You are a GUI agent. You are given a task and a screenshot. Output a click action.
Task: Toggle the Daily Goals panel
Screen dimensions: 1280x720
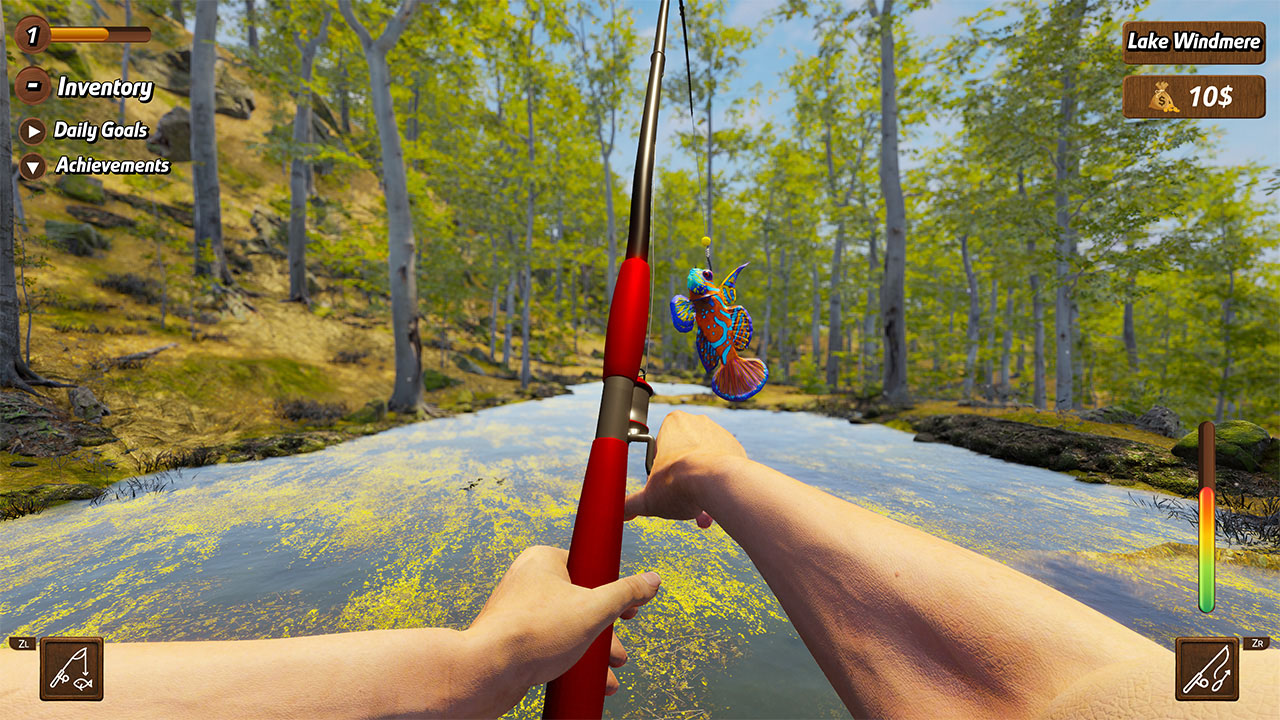[x=103, y=130]
